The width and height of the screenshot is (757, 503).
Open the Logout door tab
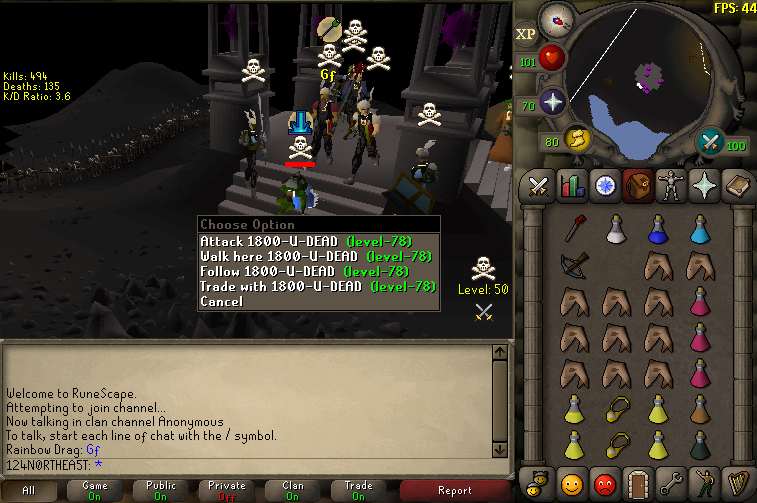pyautogui.click(x=636, y=485)
